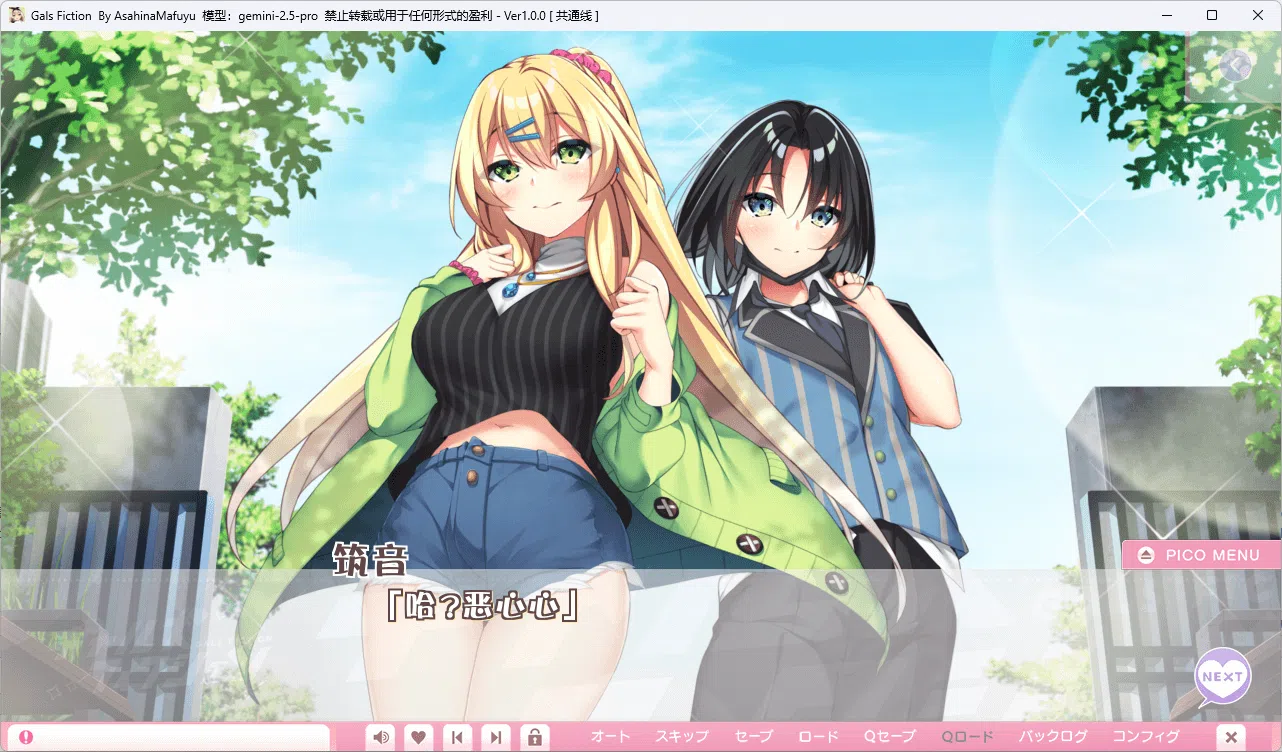Viewport: 1282px width, 752px height.
Task: Click the NEXT heart-shaped advance button
Action: coord(1222,676)
